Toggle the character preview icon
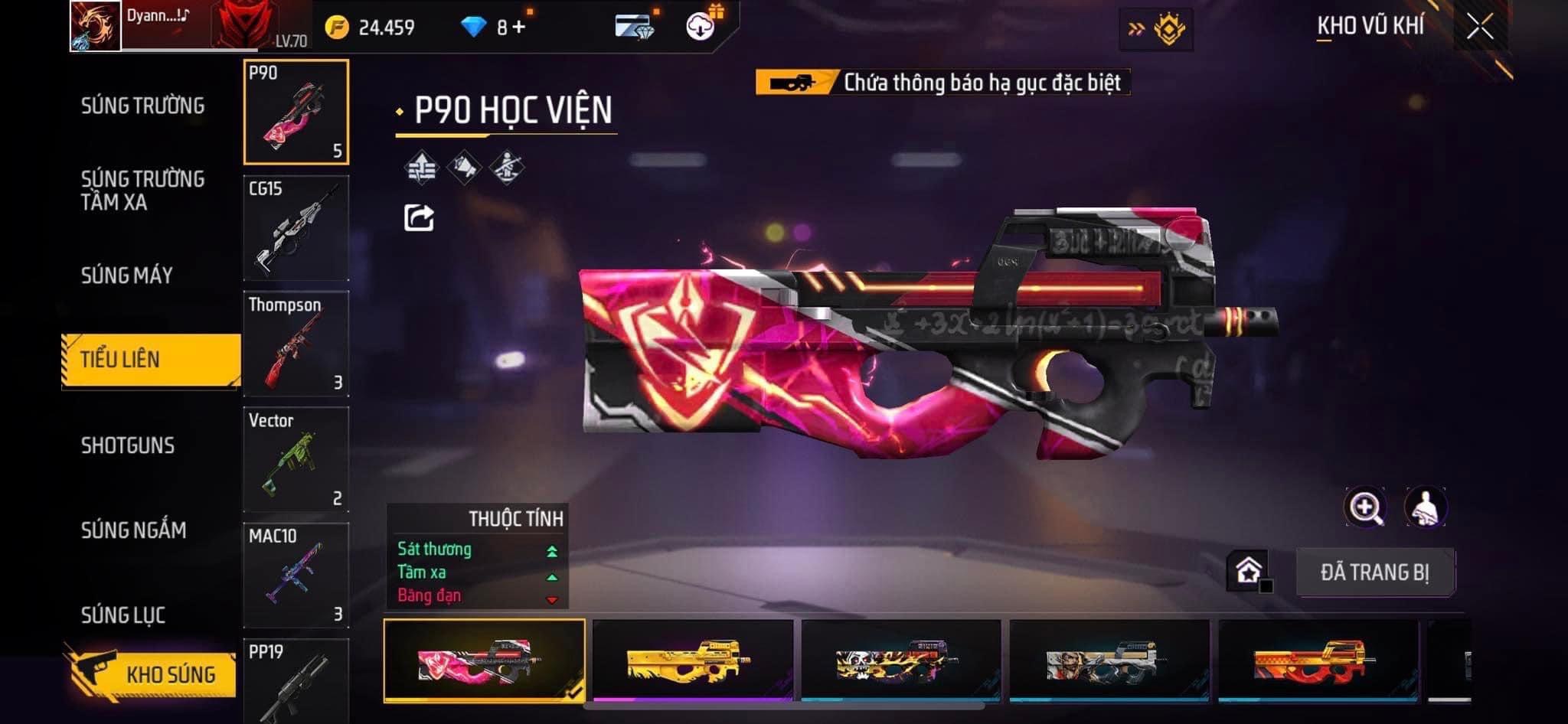This screenshot has width=1568, height=724. 1425,507
